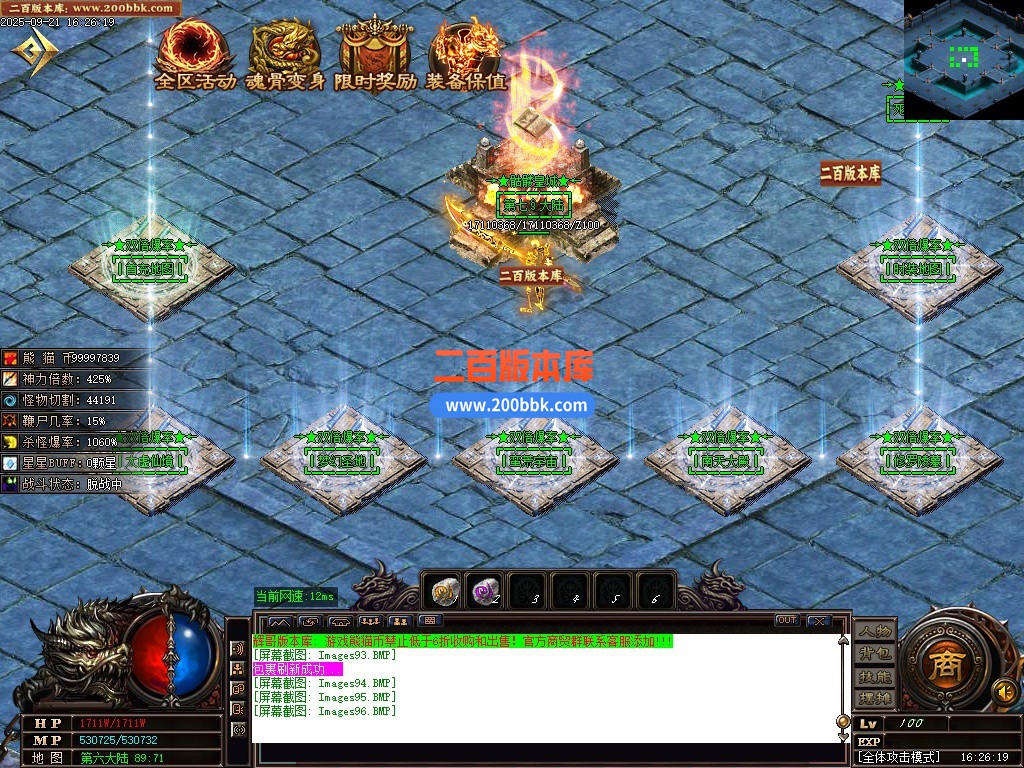The width and height of the screenshot is (1024, 768).
Task: Open the 魂骨变身 dragon icon
Action: point(285,56)
